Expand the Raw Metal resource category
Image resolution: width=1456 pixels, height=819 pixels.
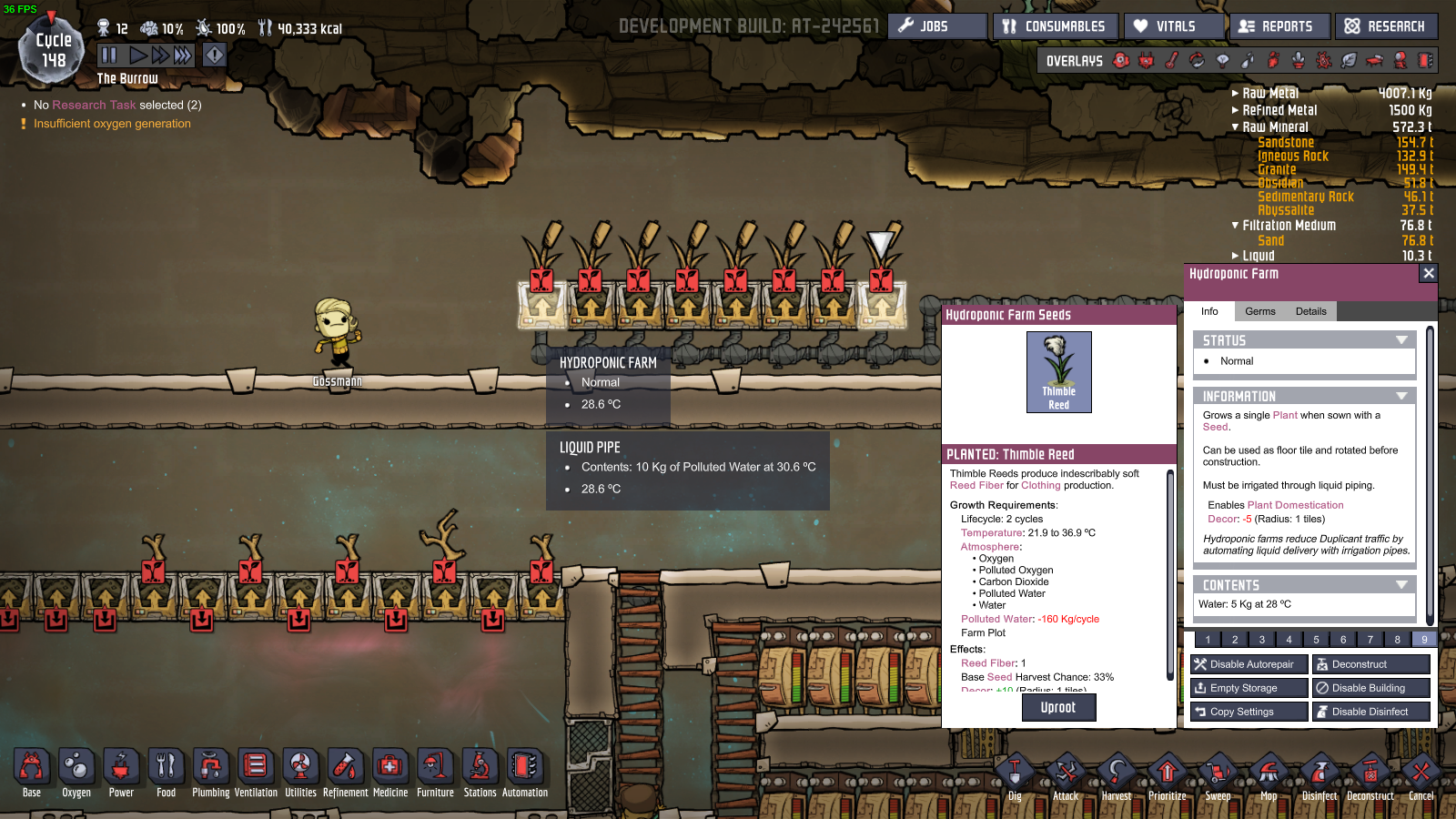pyautogui.click(x=1236, y=92)
